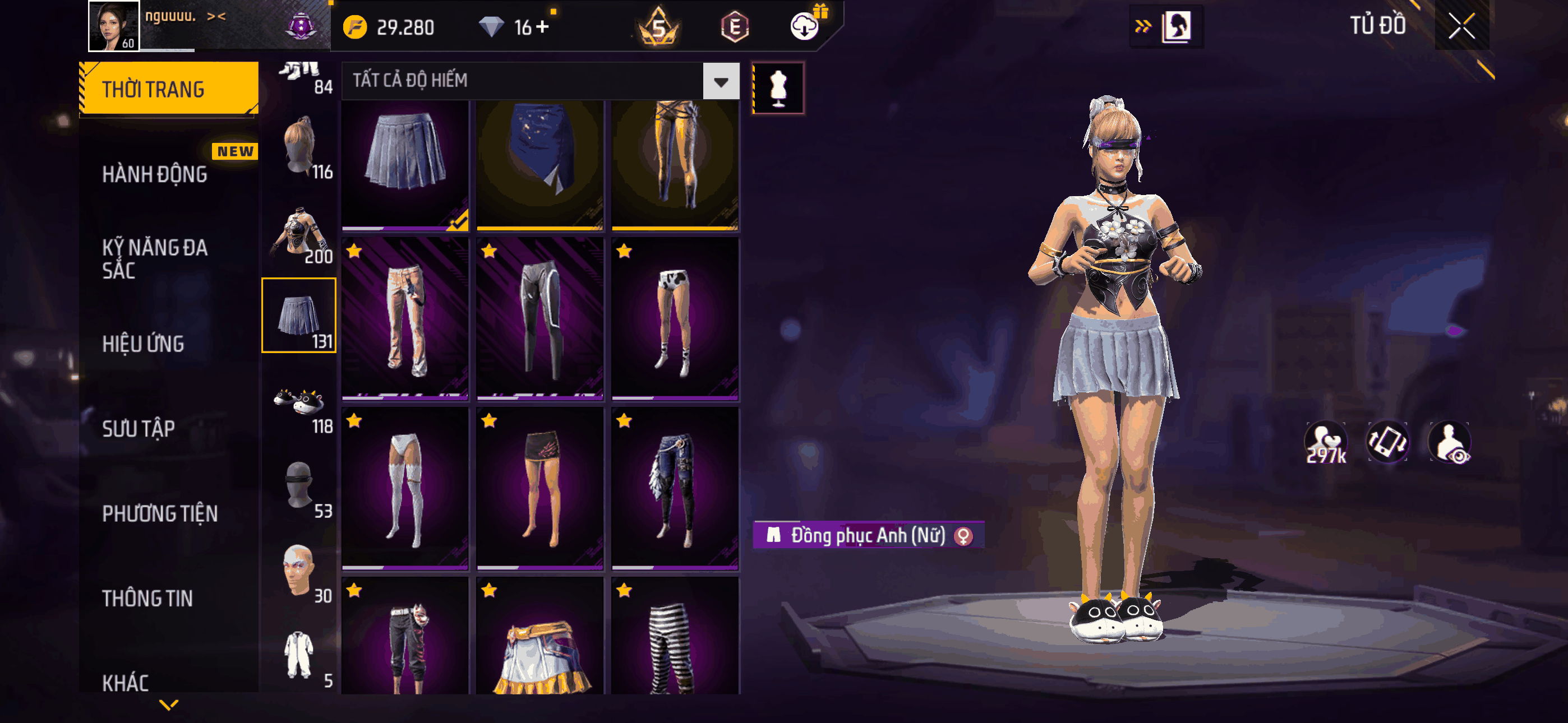Click the mannequin outfit preset button
Screen dimensions: 1568x723
(778, 88)
